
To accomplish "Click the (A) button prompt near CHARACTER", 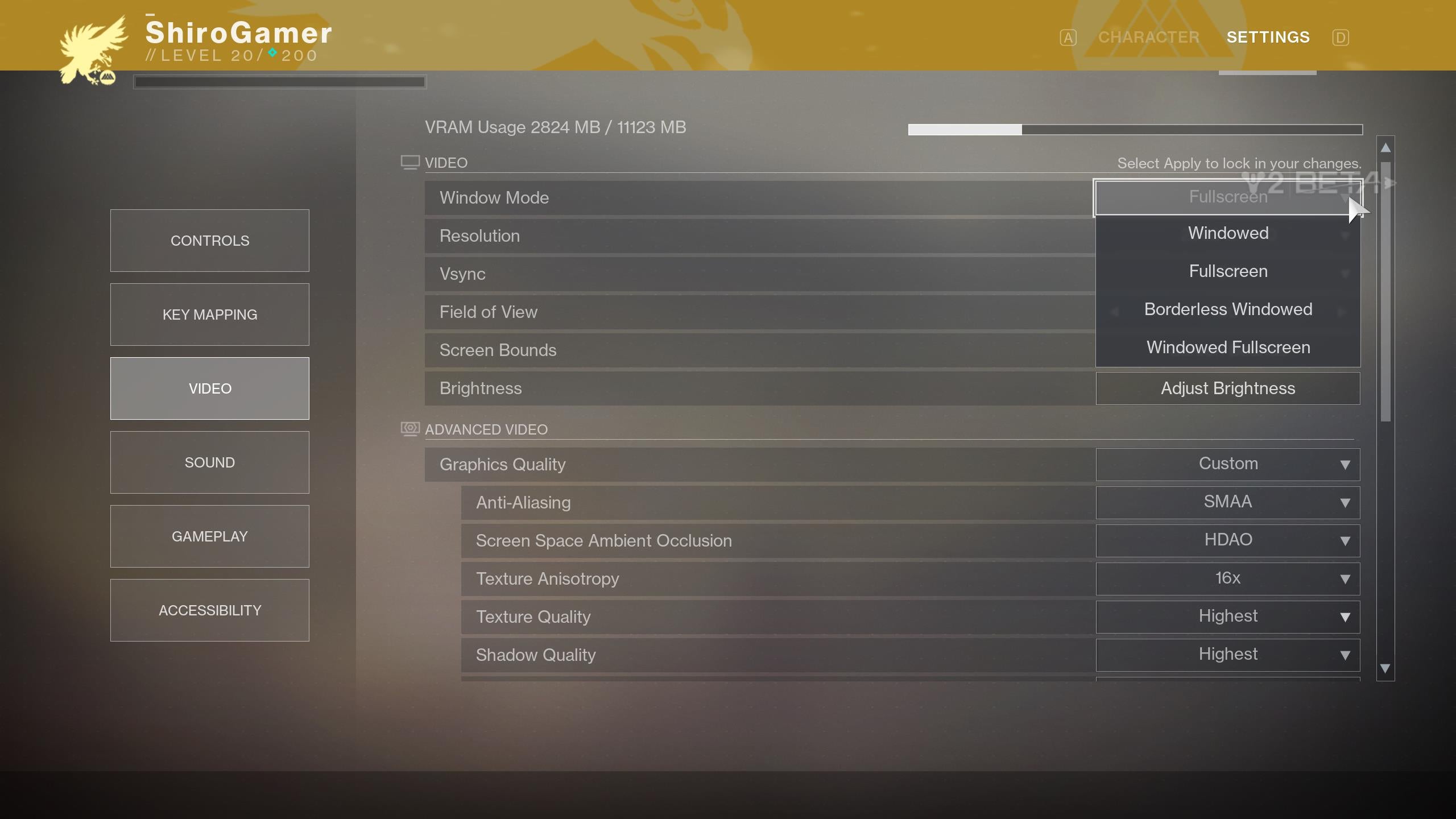I will tap(1068, 36).
